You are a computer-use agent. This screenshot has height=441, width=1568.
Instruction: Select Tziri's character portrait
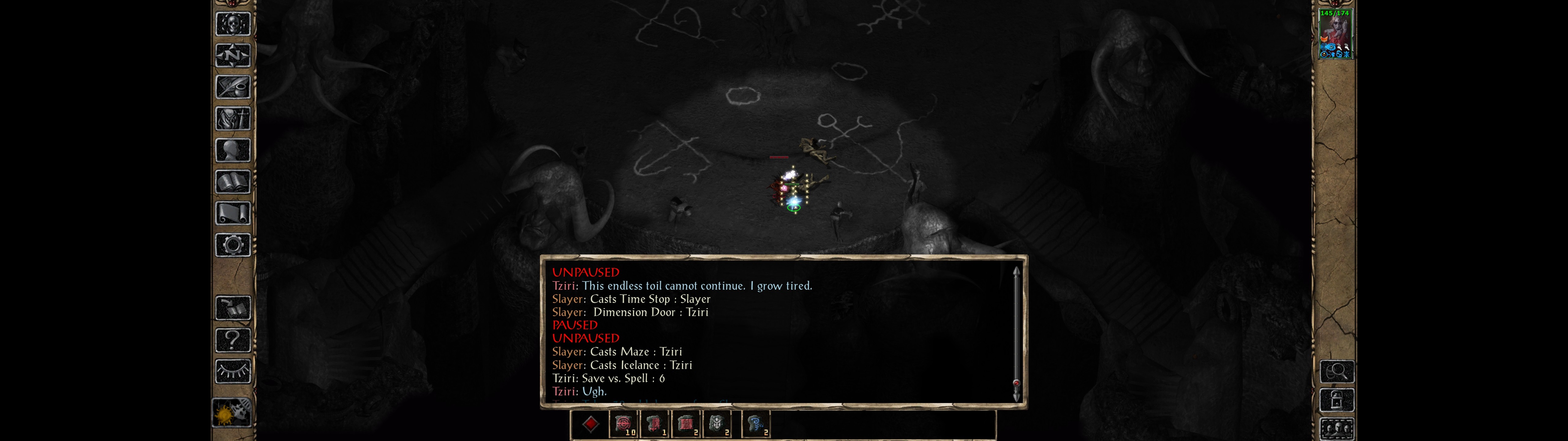pyautogui.click(x=1335, y=33)
